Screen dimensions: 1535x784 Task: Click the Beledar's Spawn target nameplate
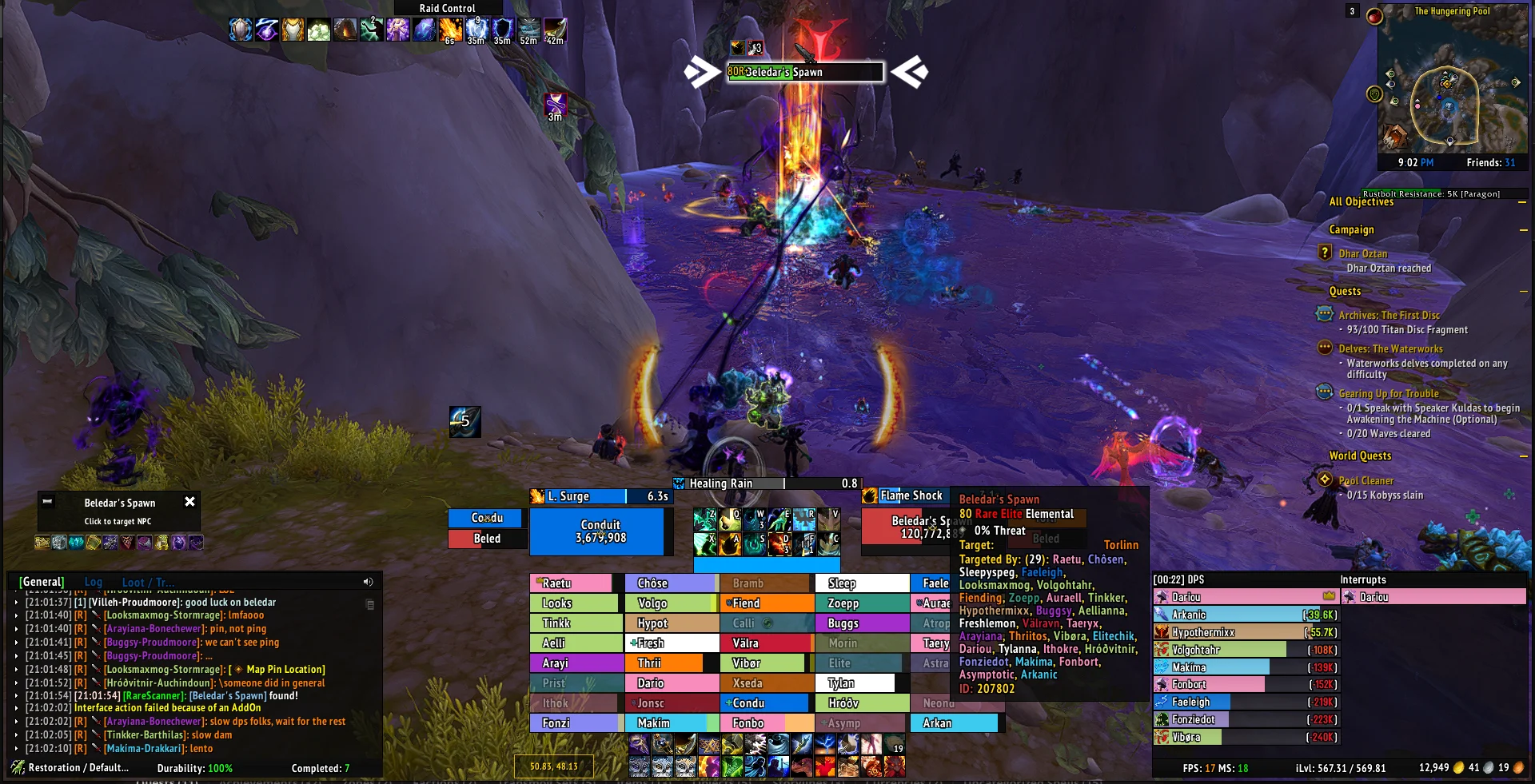pyautogui.click(x=805, y=72)
